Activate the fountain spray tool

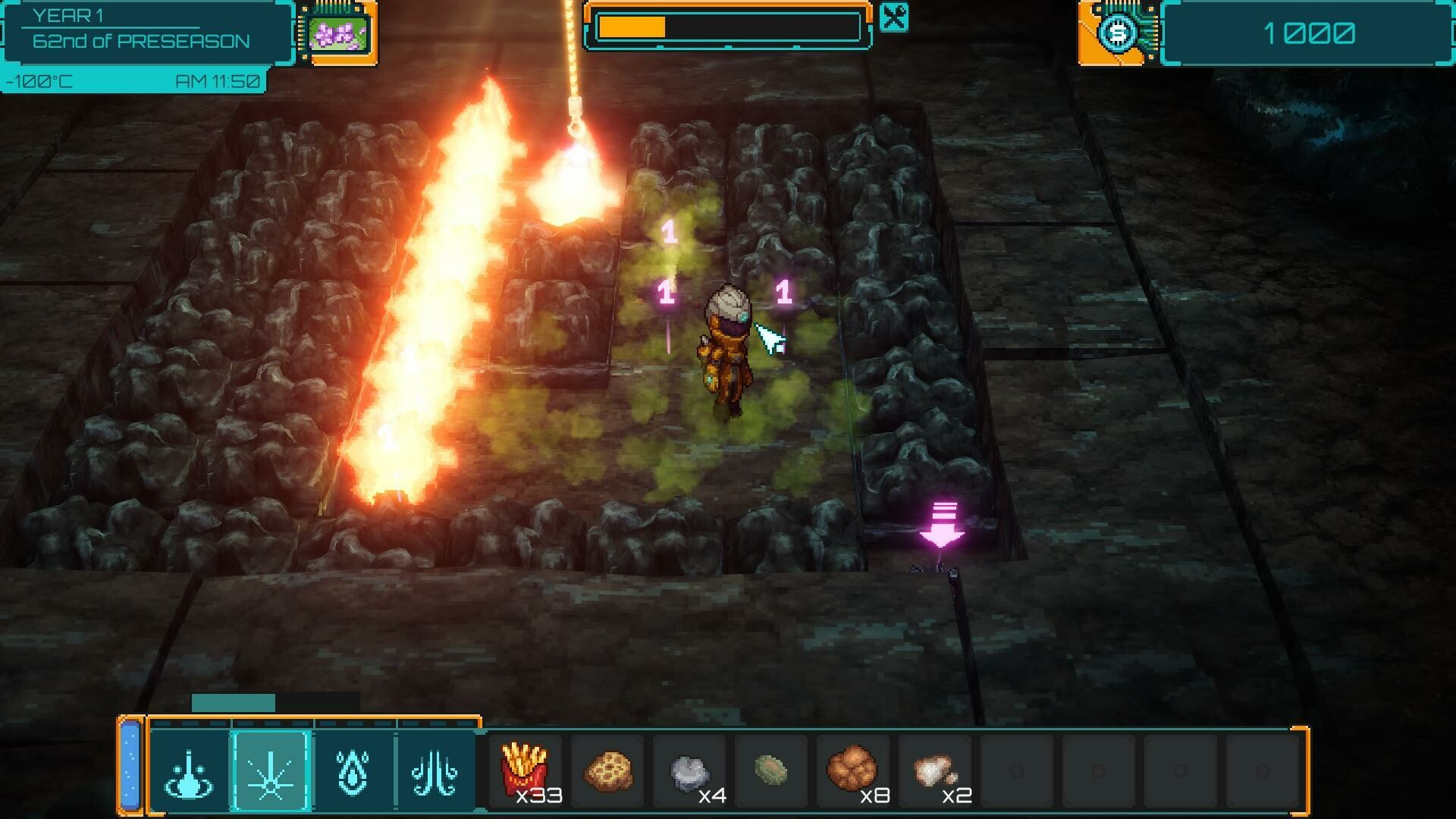pyautogui.click(x=190, y=772)
